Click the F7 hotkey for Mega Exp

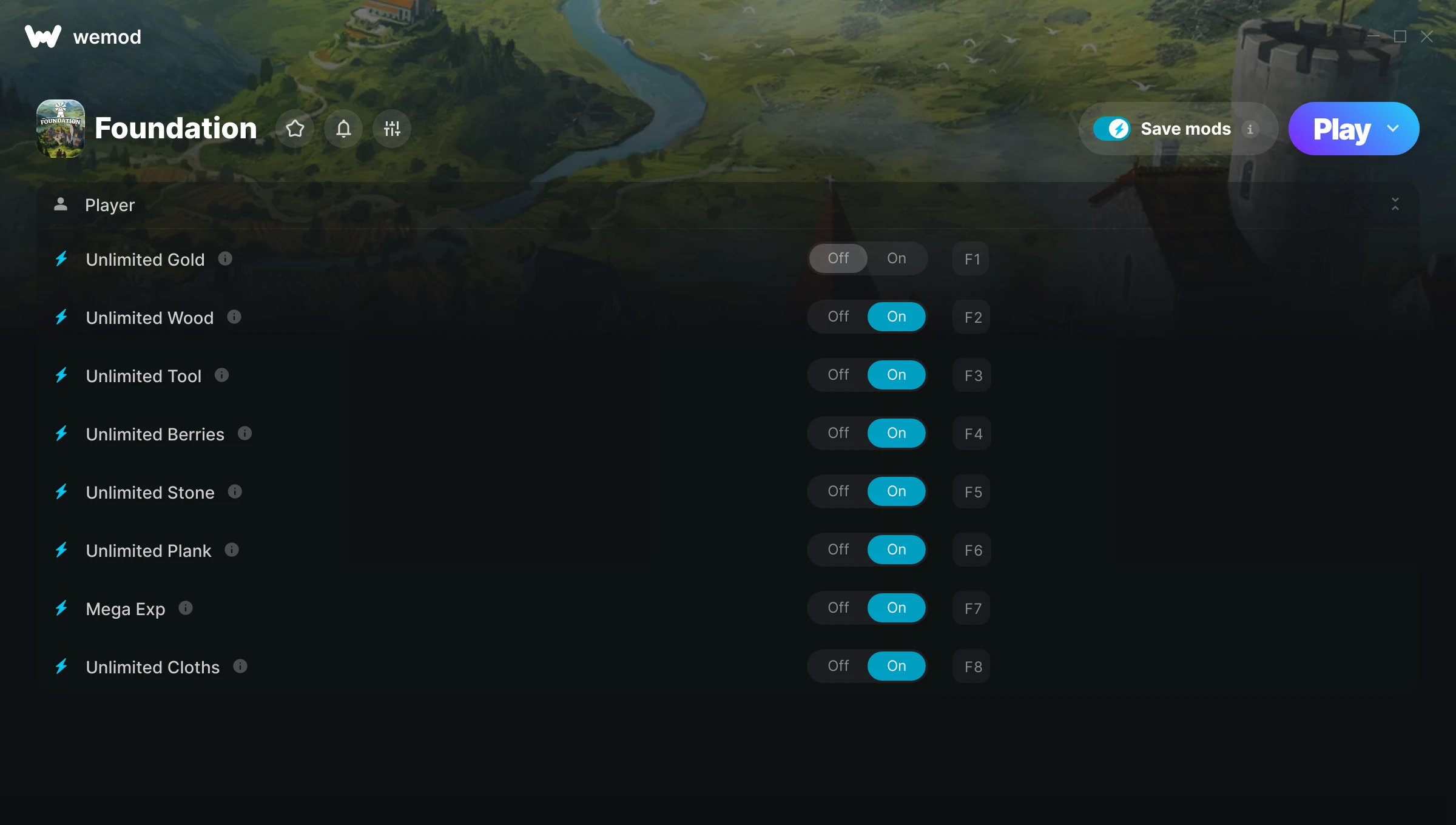pos(971,608)
